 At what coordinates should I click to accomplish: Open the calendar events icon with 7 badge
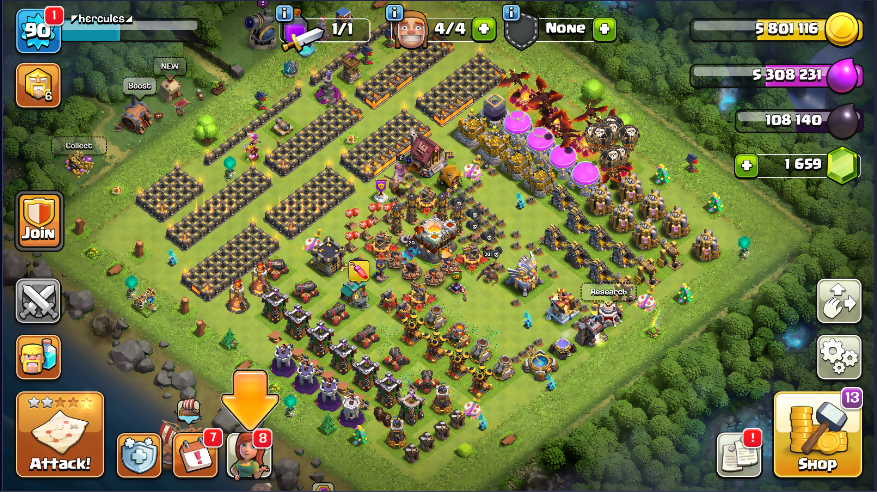pyautogui.click(x=194, y=455)
